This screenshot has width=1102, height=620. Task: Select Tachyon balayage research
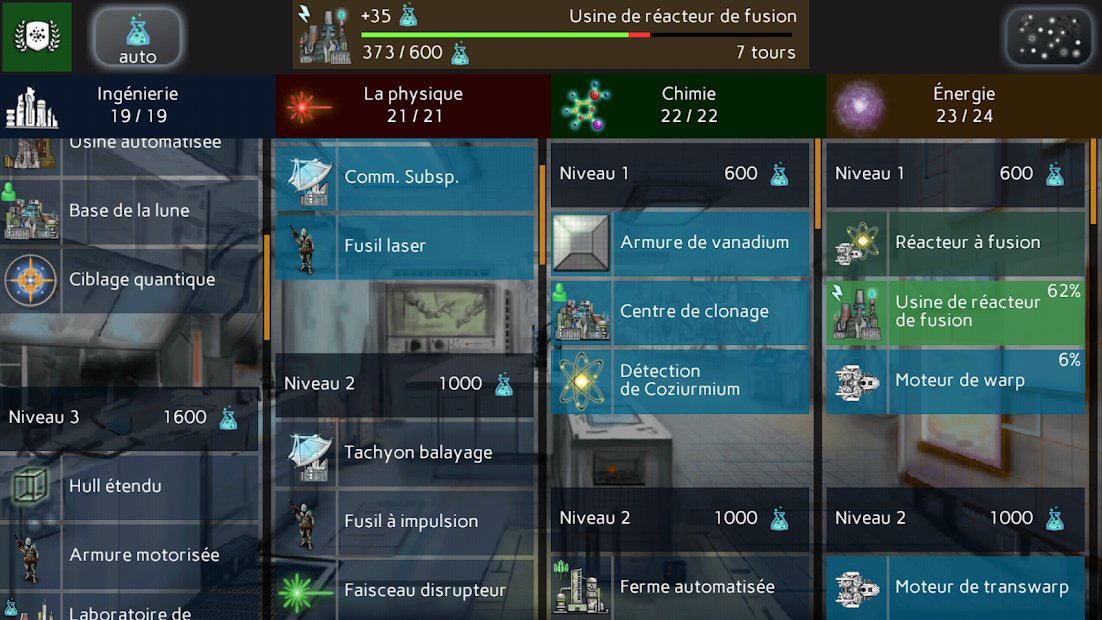(405, 453)
